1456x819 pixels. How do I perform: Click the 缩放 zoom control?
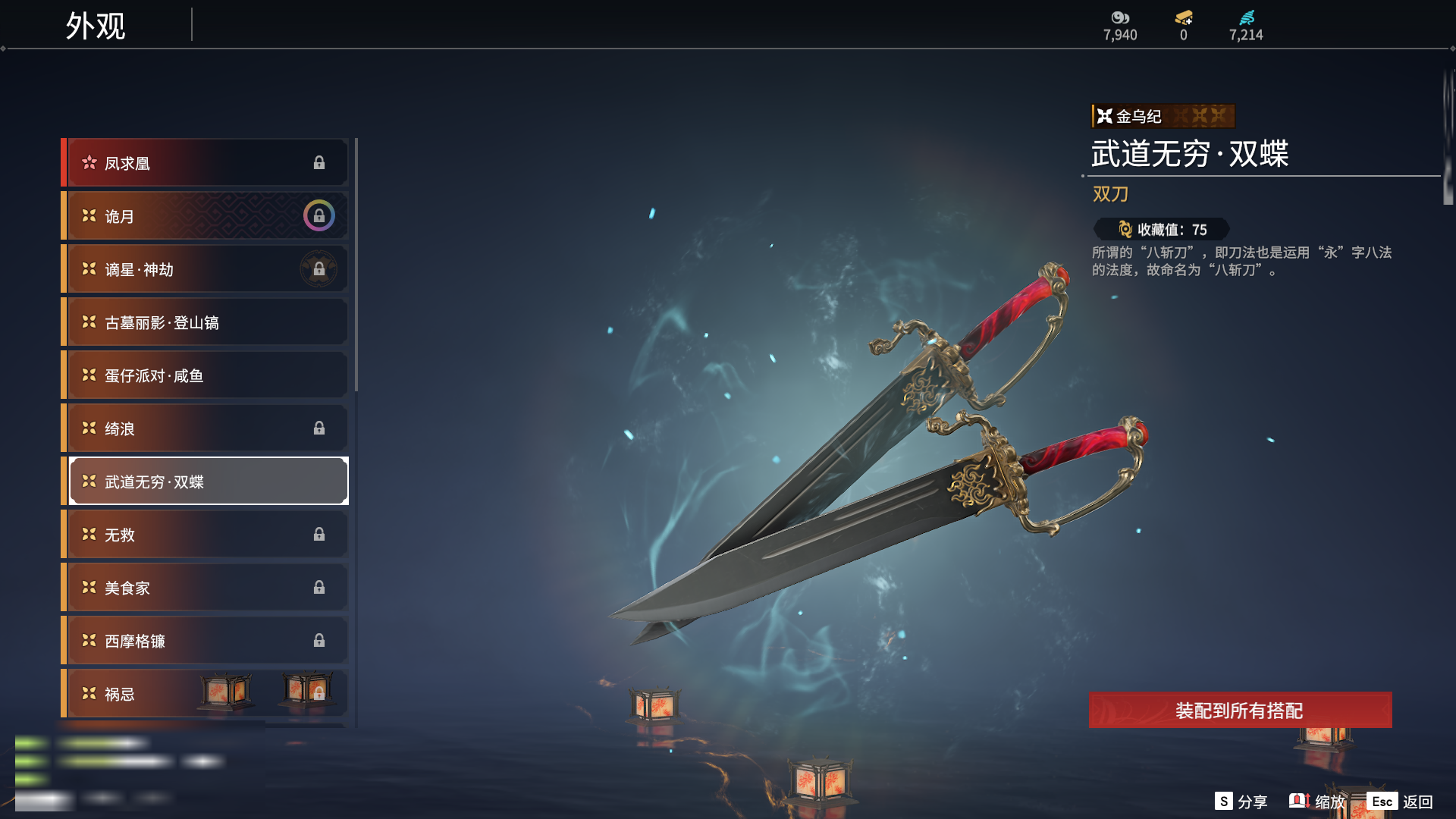pos(1317,802)
